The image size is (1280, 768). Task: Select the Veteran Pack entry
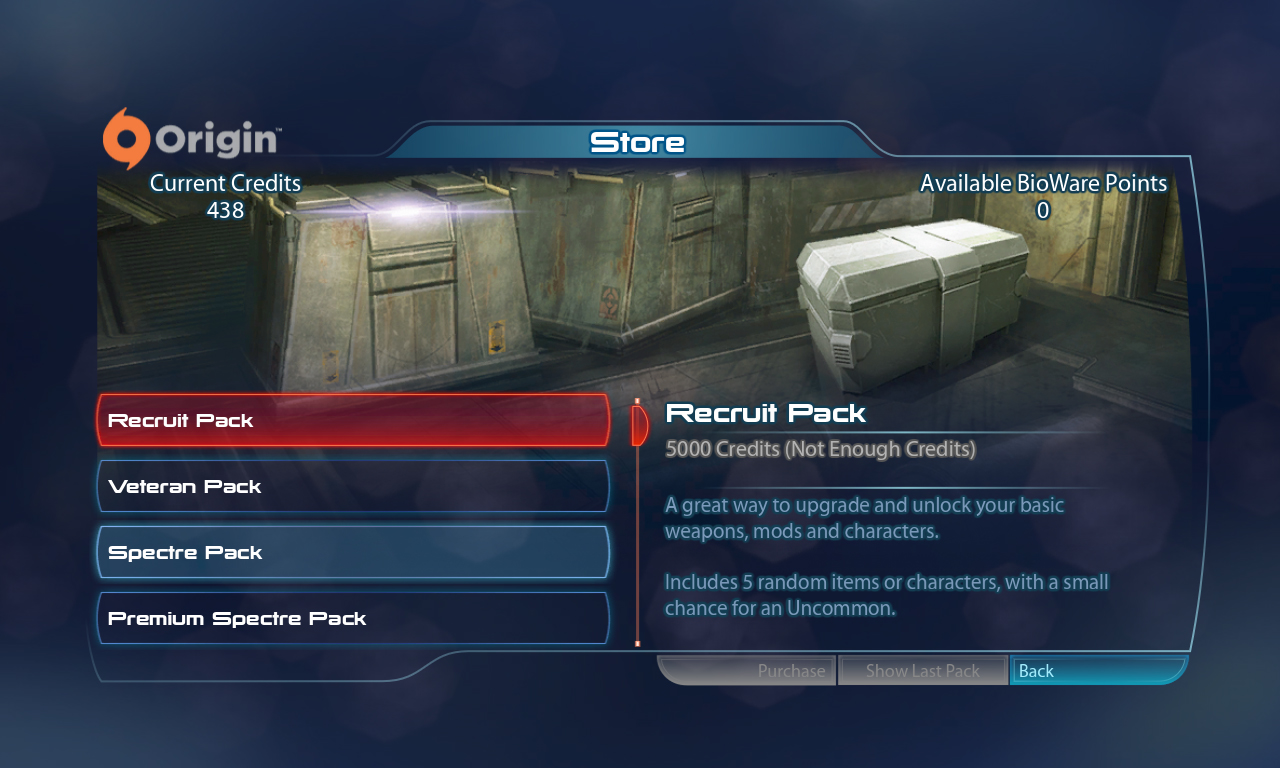click(x=352, y=486)
